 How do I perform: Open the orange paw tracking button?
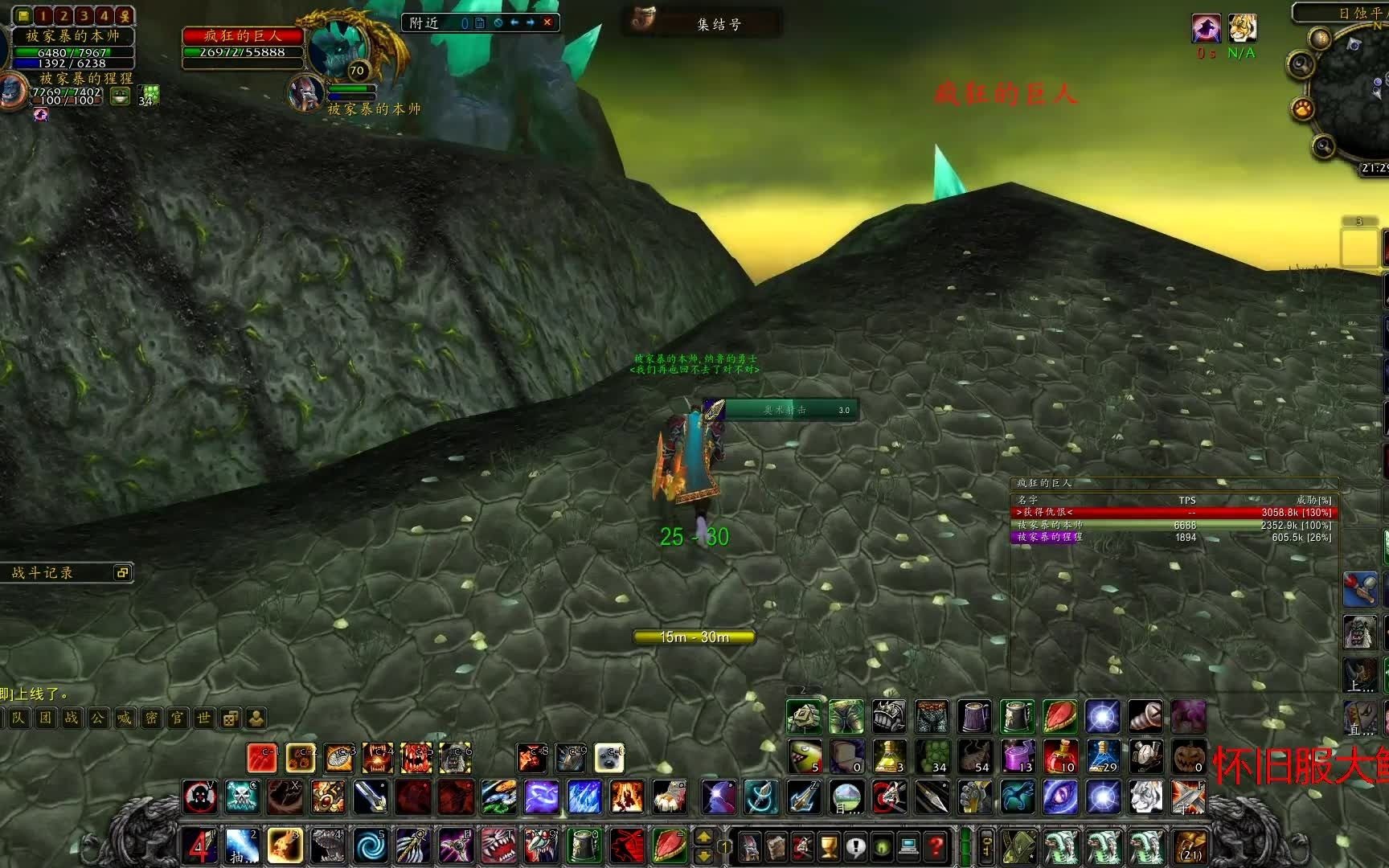(x=1303, y=108)
